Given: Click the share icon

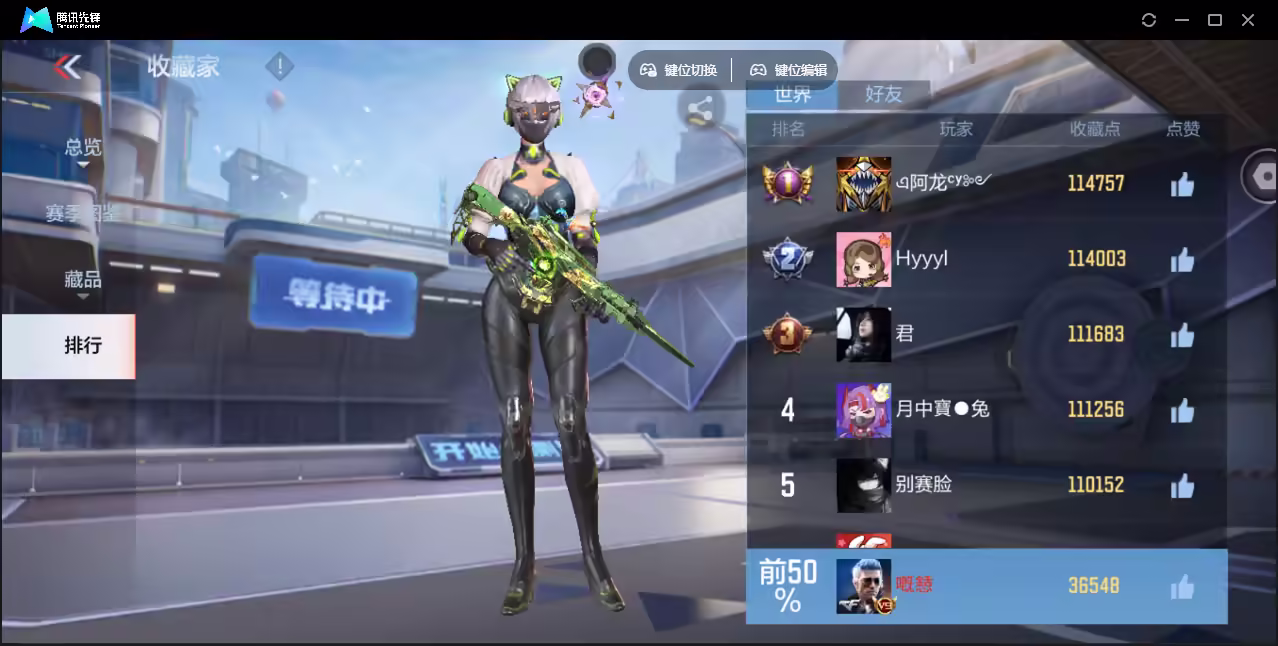Looking at the screenshot, I should point(700,110).
